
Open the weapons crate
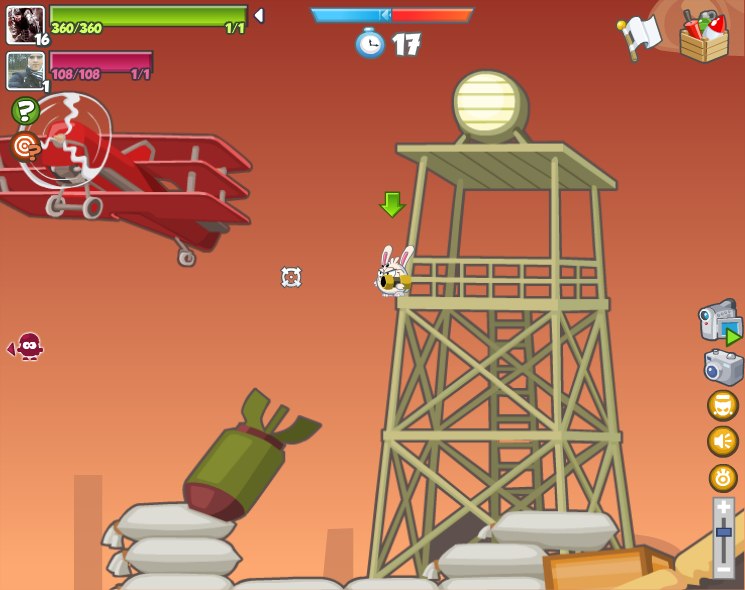(704, 37)
